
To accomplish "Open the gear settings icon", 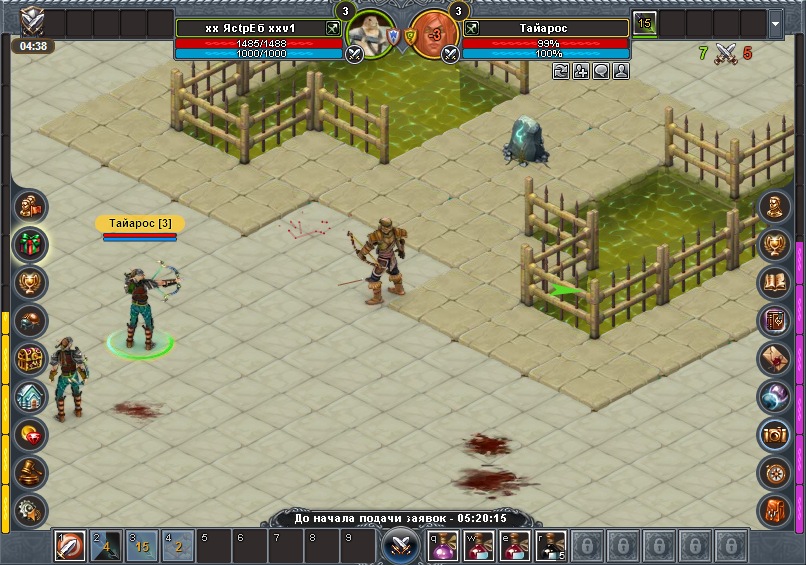I will click(31, 509).
